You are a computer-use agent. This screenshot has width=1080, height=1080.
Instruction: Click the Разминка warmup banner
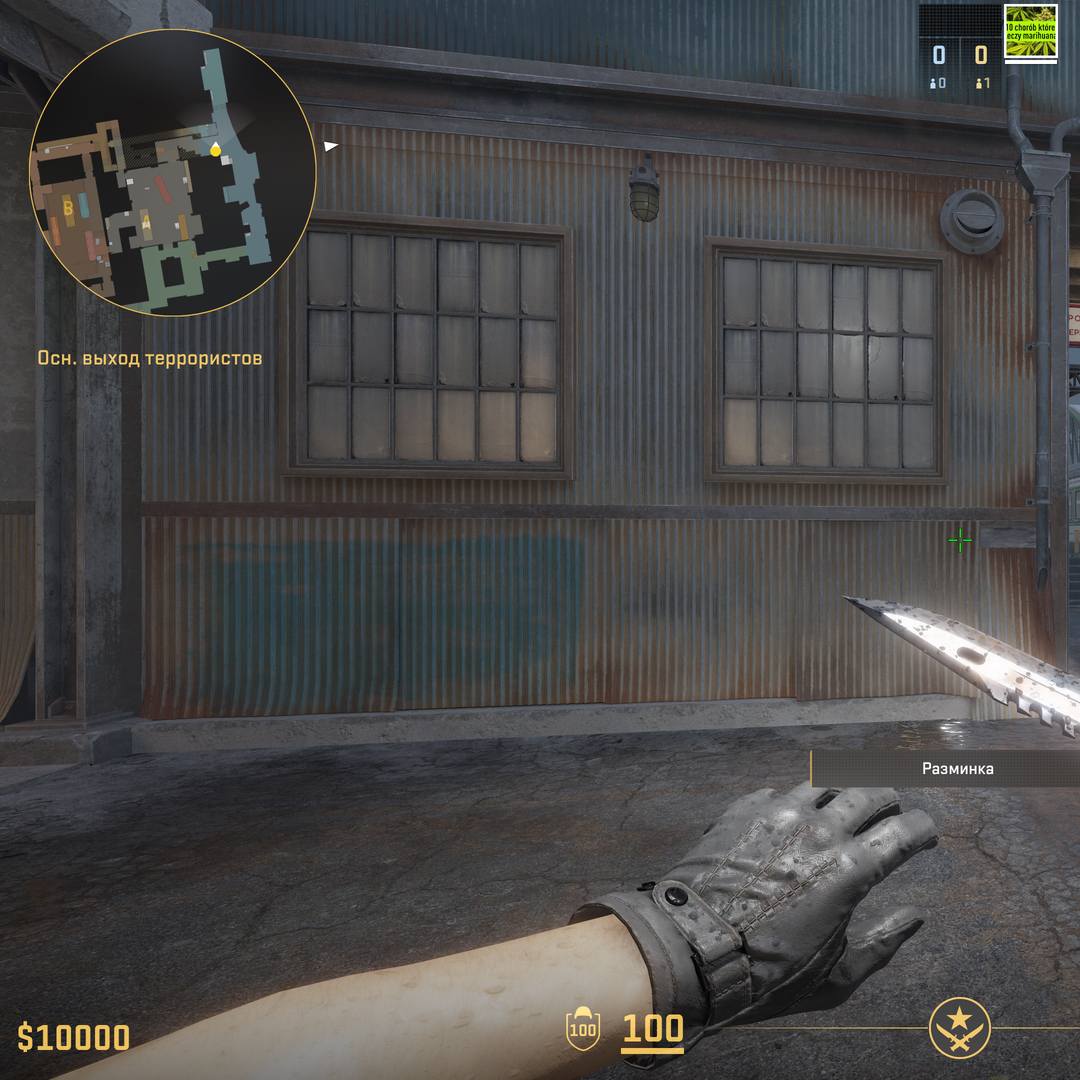pyautogui.click(x=957, y=769)
